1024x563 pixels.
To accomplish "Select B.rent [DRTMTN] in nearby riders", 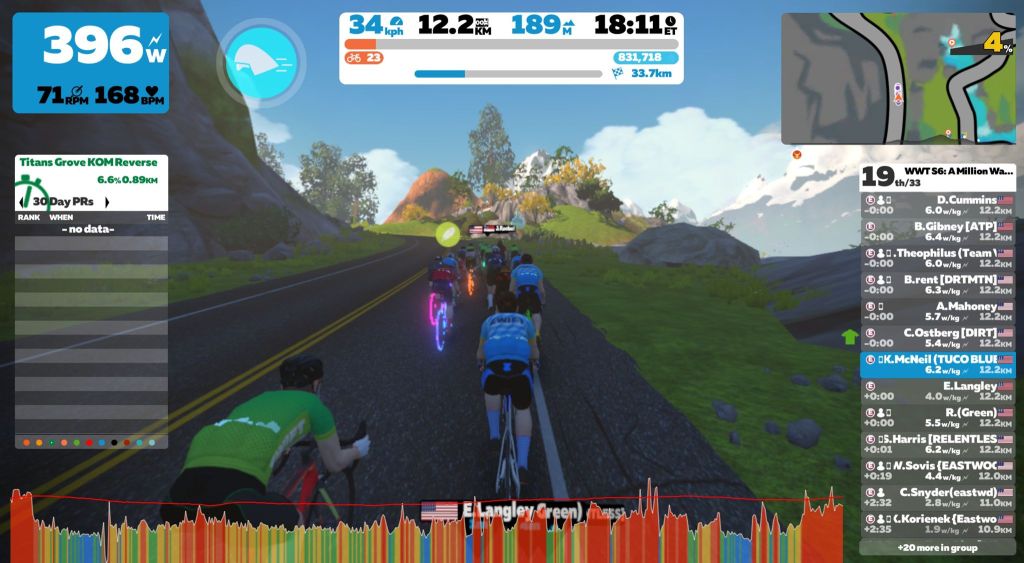I will click(x=938, y=284).
